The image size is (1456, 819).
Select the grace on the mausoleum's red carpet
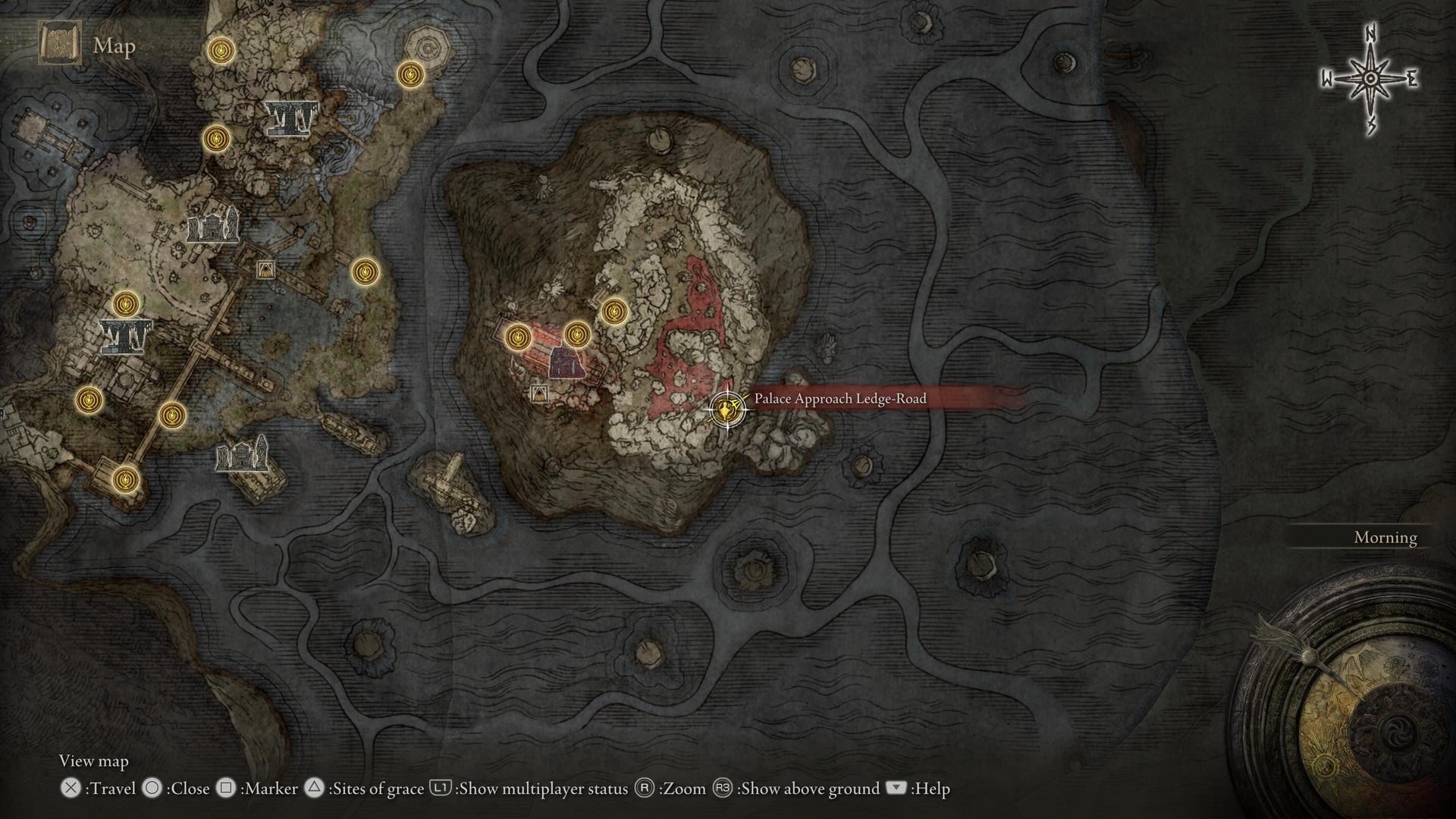(x=517, y=336)
